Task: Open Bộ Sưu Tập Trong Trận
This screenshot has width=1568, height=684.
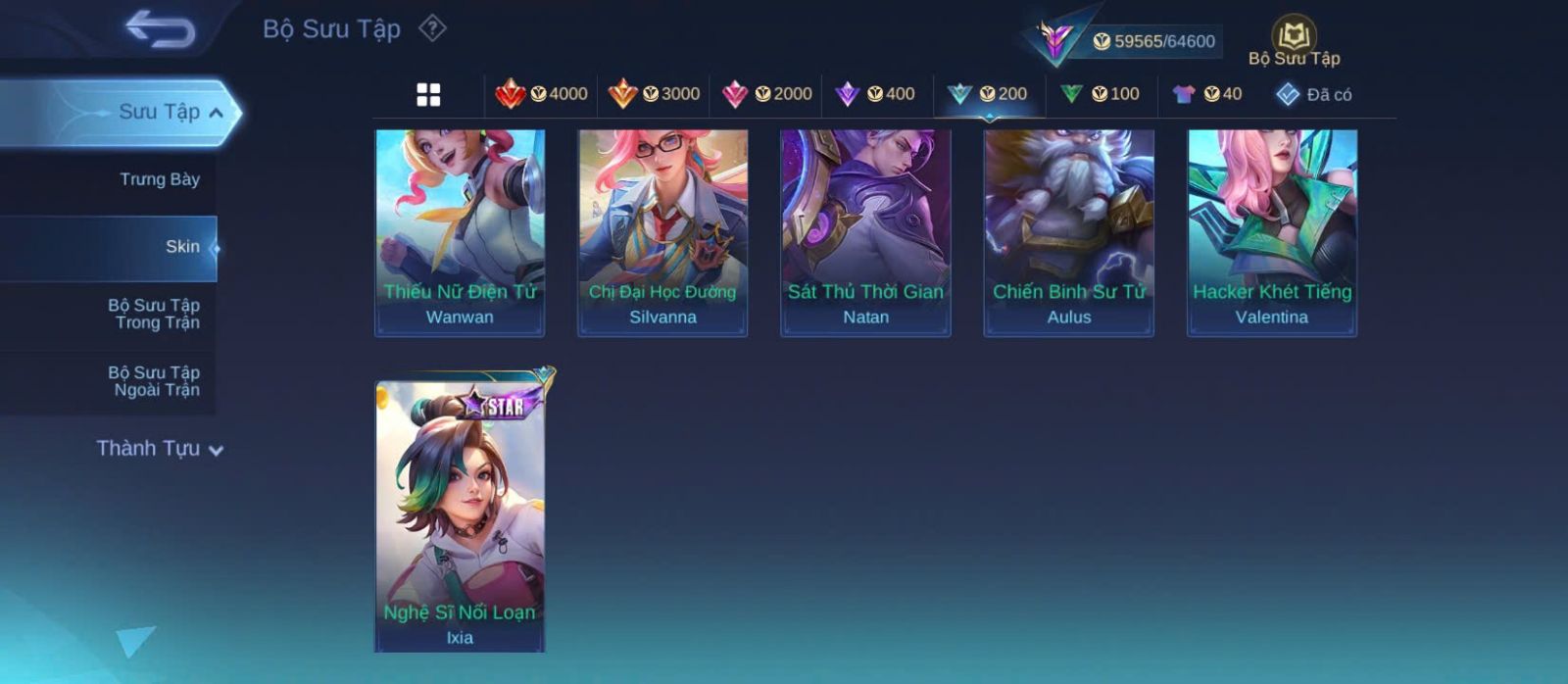Action: tap(154, 314)
